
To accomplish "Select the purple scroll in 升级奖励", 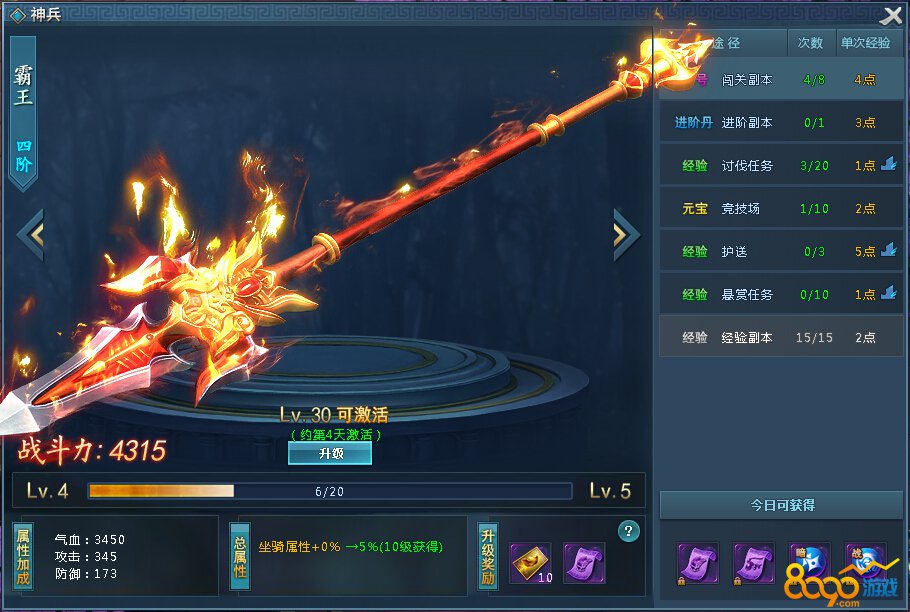I will tap(583, 563).
